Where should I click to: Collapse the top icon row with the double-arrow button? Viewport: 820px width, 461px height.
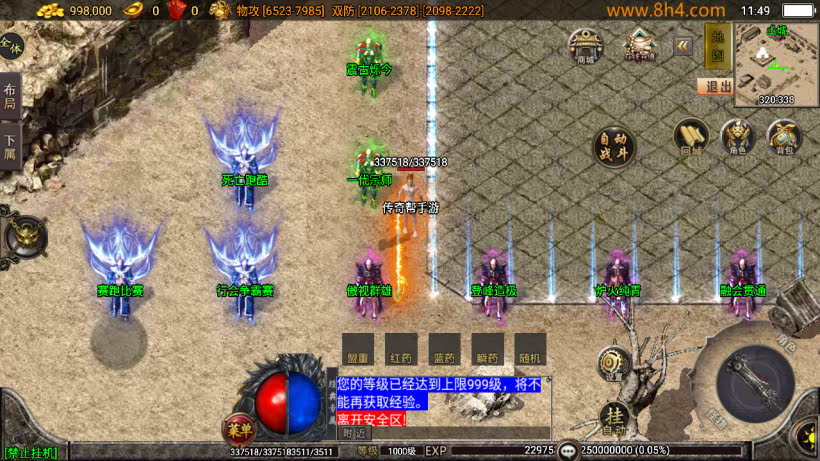pos(683,46)
